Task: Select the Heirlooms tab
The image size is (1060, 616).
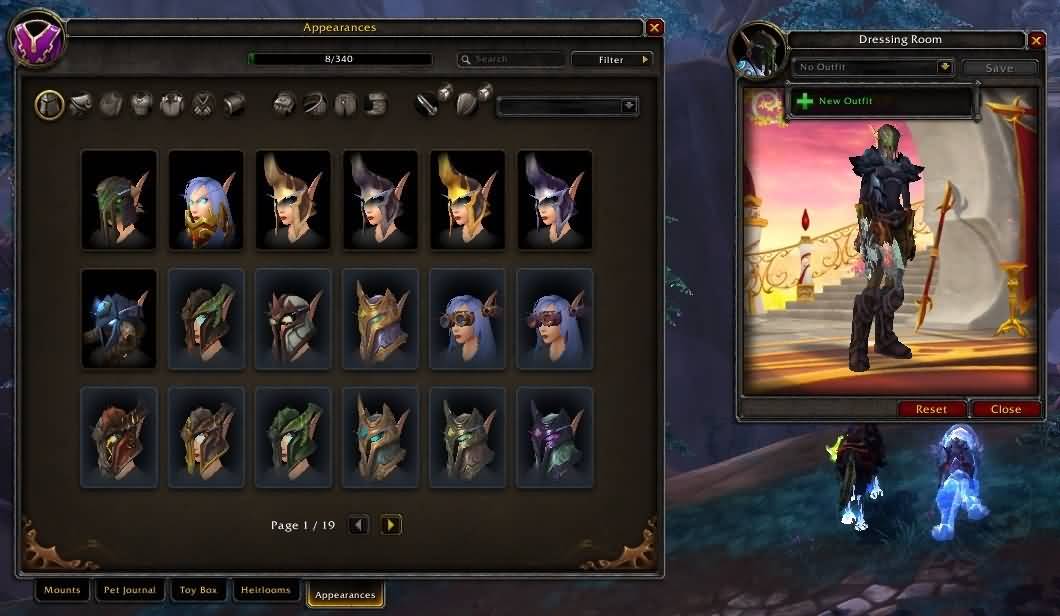Action: (266, 590)
